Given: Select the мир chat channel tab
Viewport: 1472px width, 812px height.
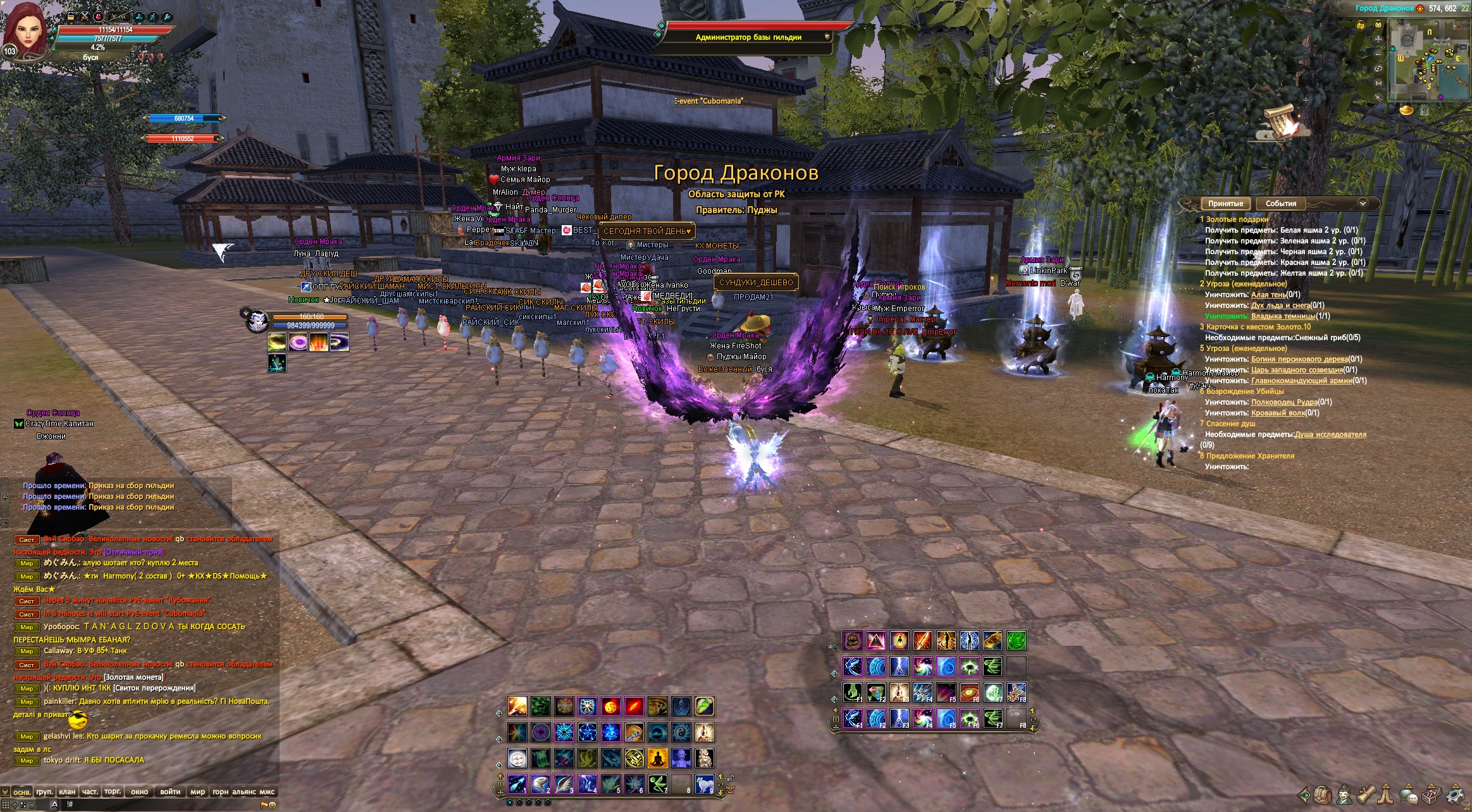Looking at the screenshot, I should 198,792.
